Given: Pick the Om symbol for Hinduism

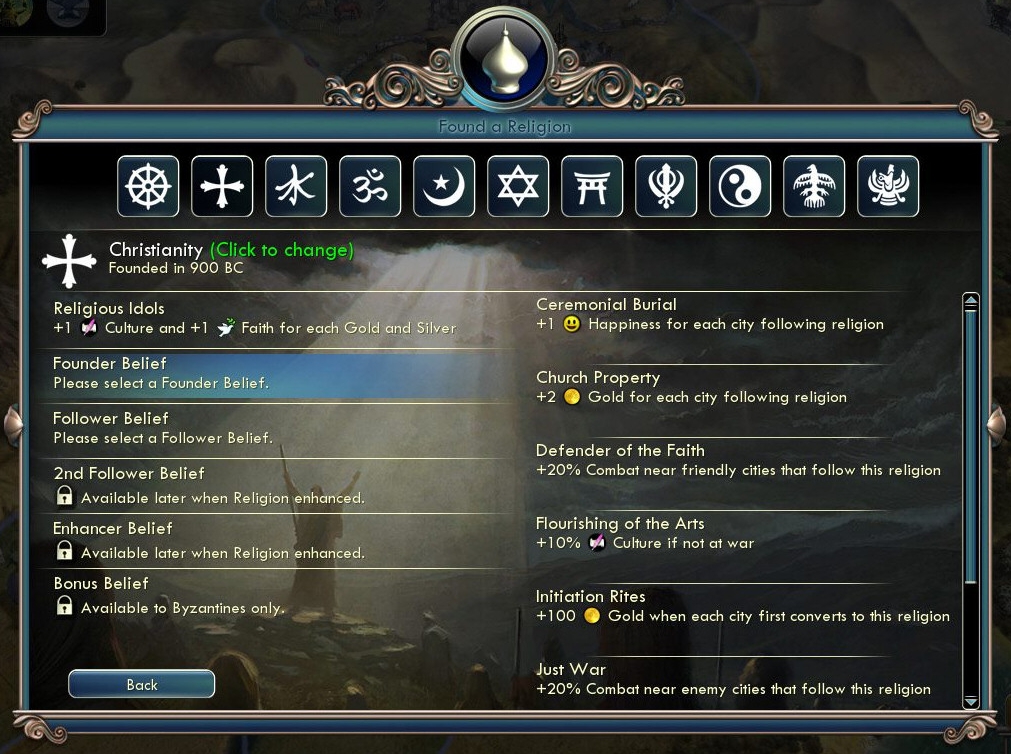Looking at the screenshot, I should point(370,186).
